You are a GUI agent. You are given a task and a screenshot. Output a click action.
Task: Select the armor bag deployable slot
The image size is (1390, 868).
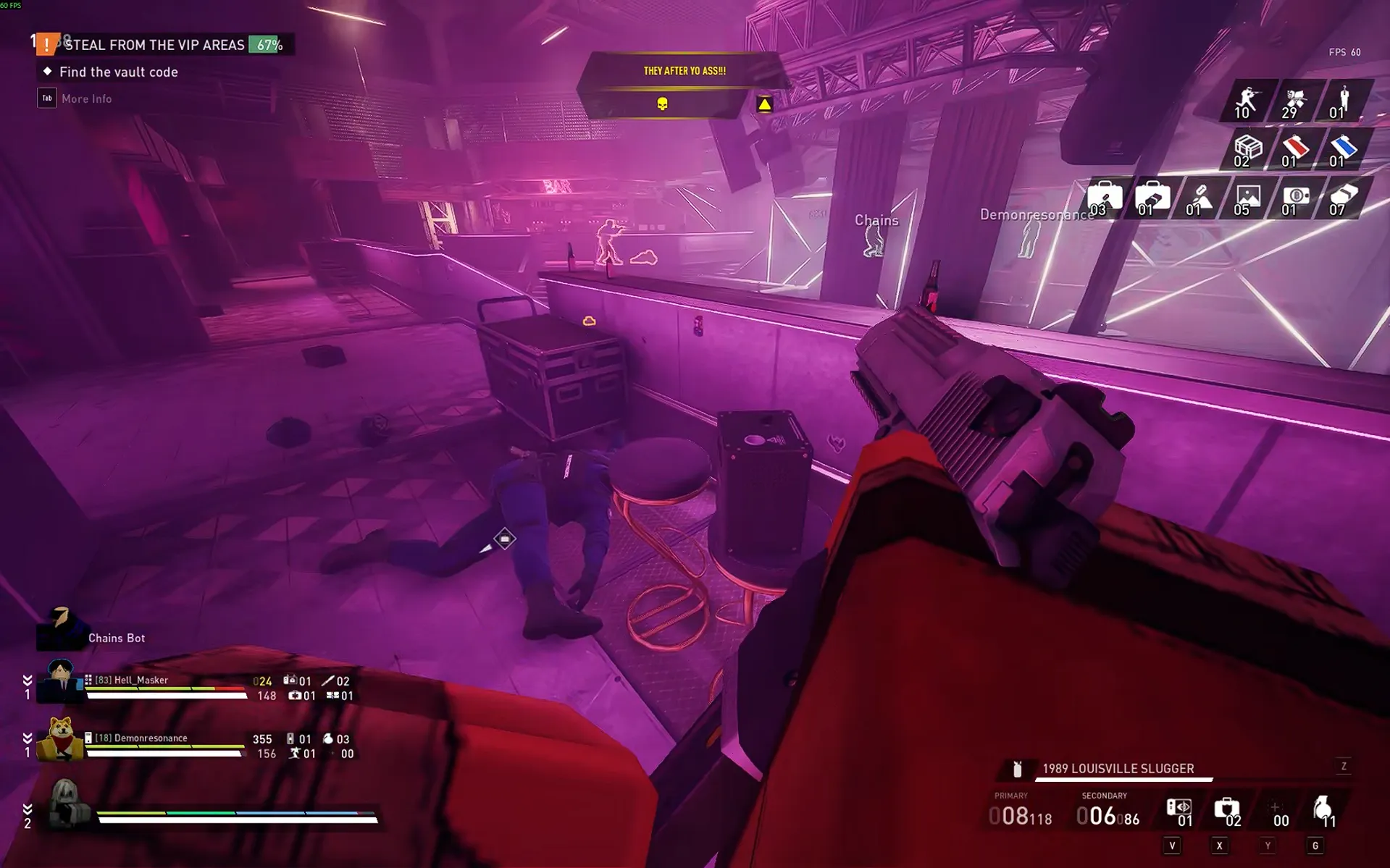[1226, 811]
